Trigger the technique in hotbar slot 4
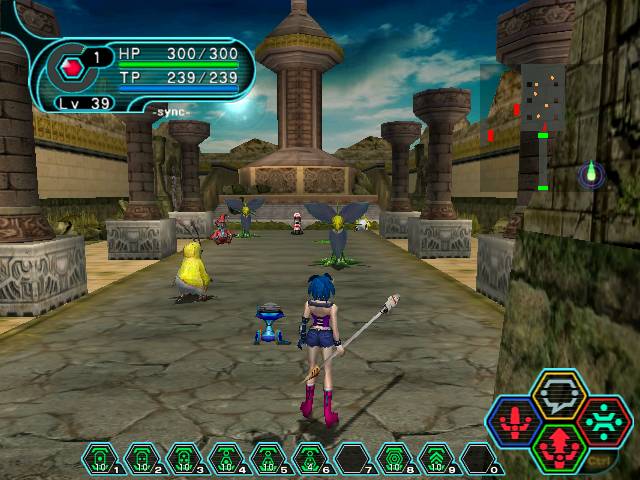The image size is (640, 480). (226, 459)
